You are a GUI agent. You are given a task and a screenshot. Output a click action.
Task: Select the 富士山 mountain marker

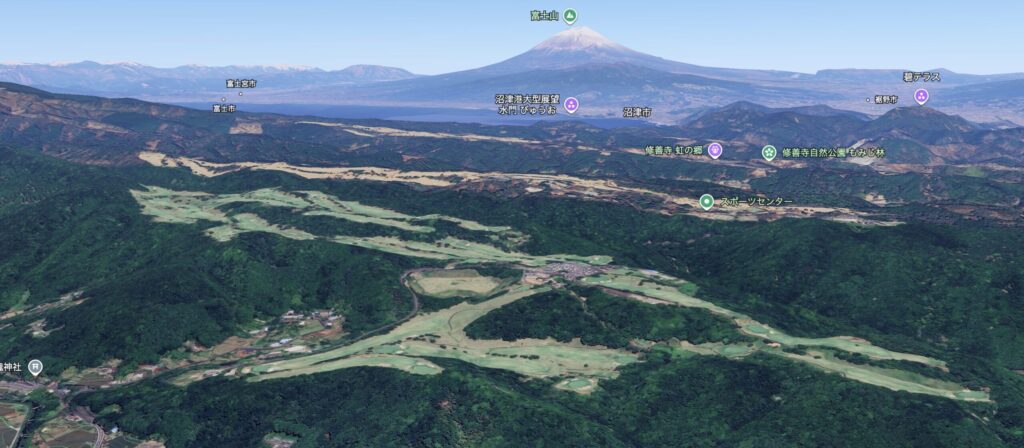coord(569,16)
